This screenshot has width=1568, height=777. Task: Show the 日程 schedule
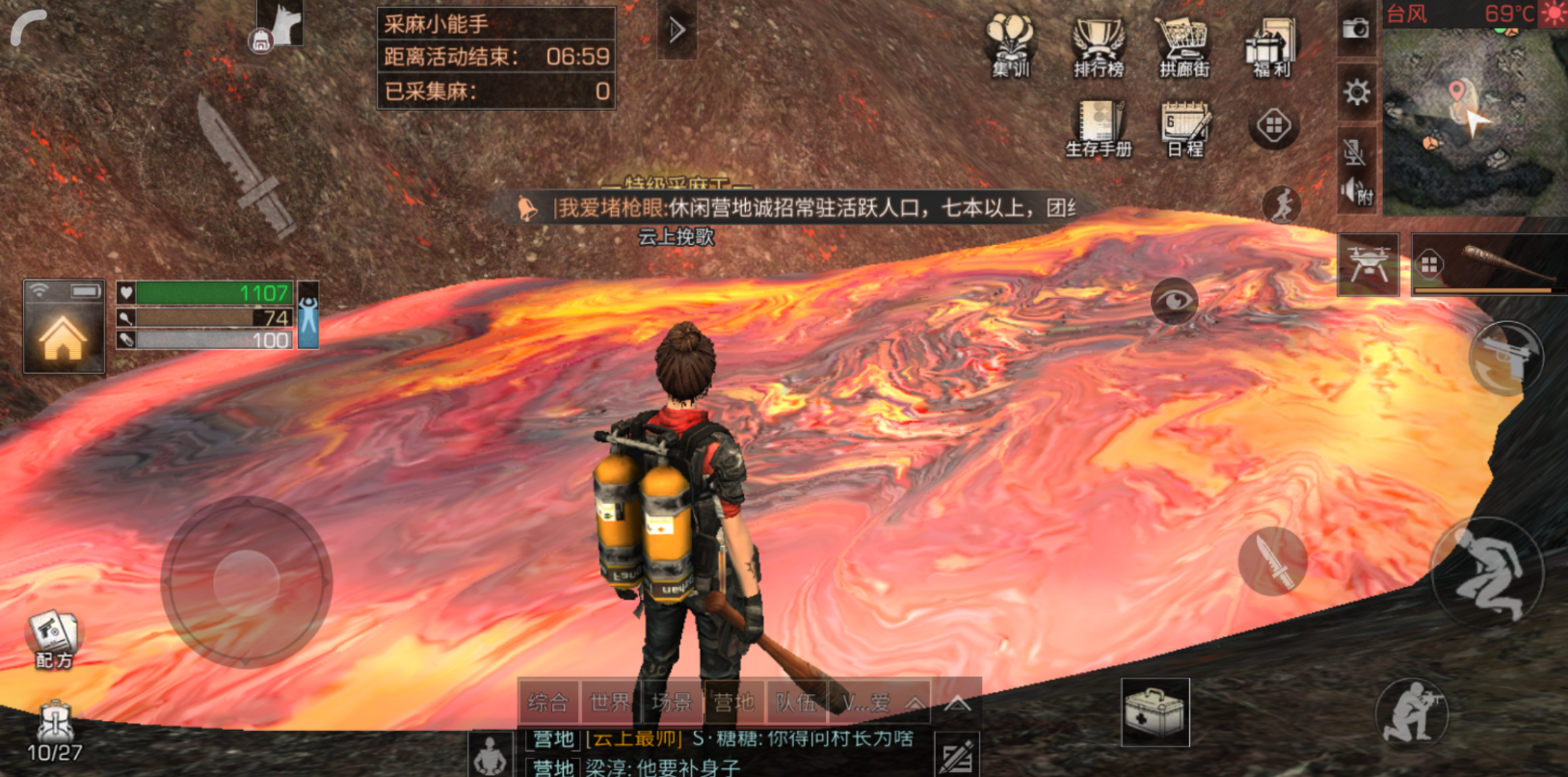point(1185,127)
